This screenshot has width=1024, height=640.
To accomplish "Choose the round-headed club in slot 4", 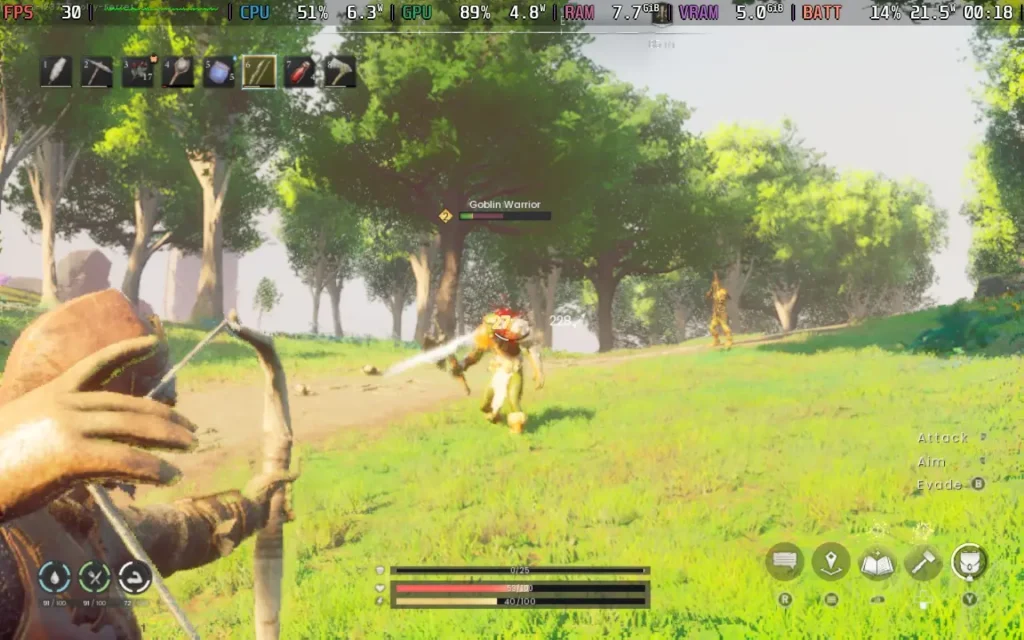I will [178, 71].
